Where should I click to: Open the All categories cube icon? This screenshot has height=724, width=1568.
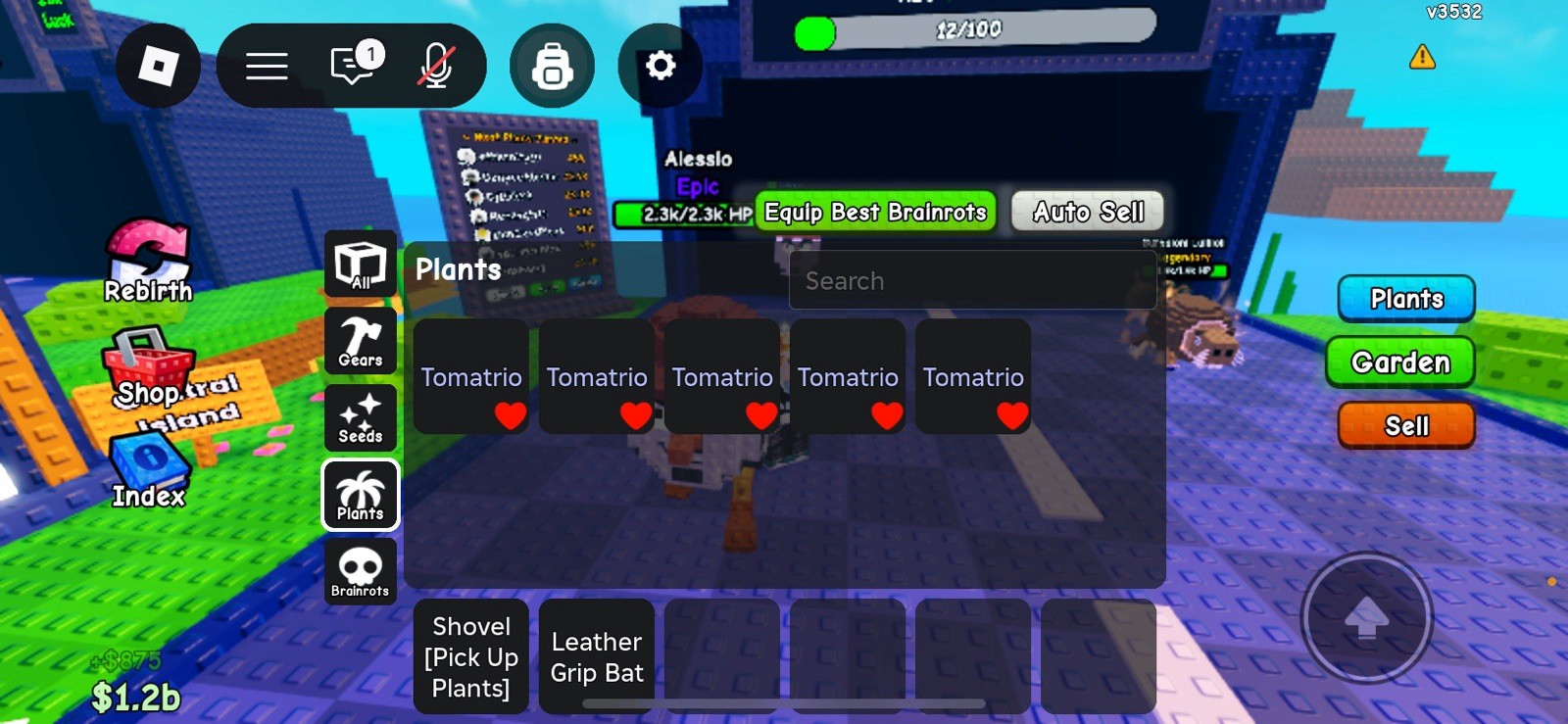pyautogui.click(x=360, y=264)
